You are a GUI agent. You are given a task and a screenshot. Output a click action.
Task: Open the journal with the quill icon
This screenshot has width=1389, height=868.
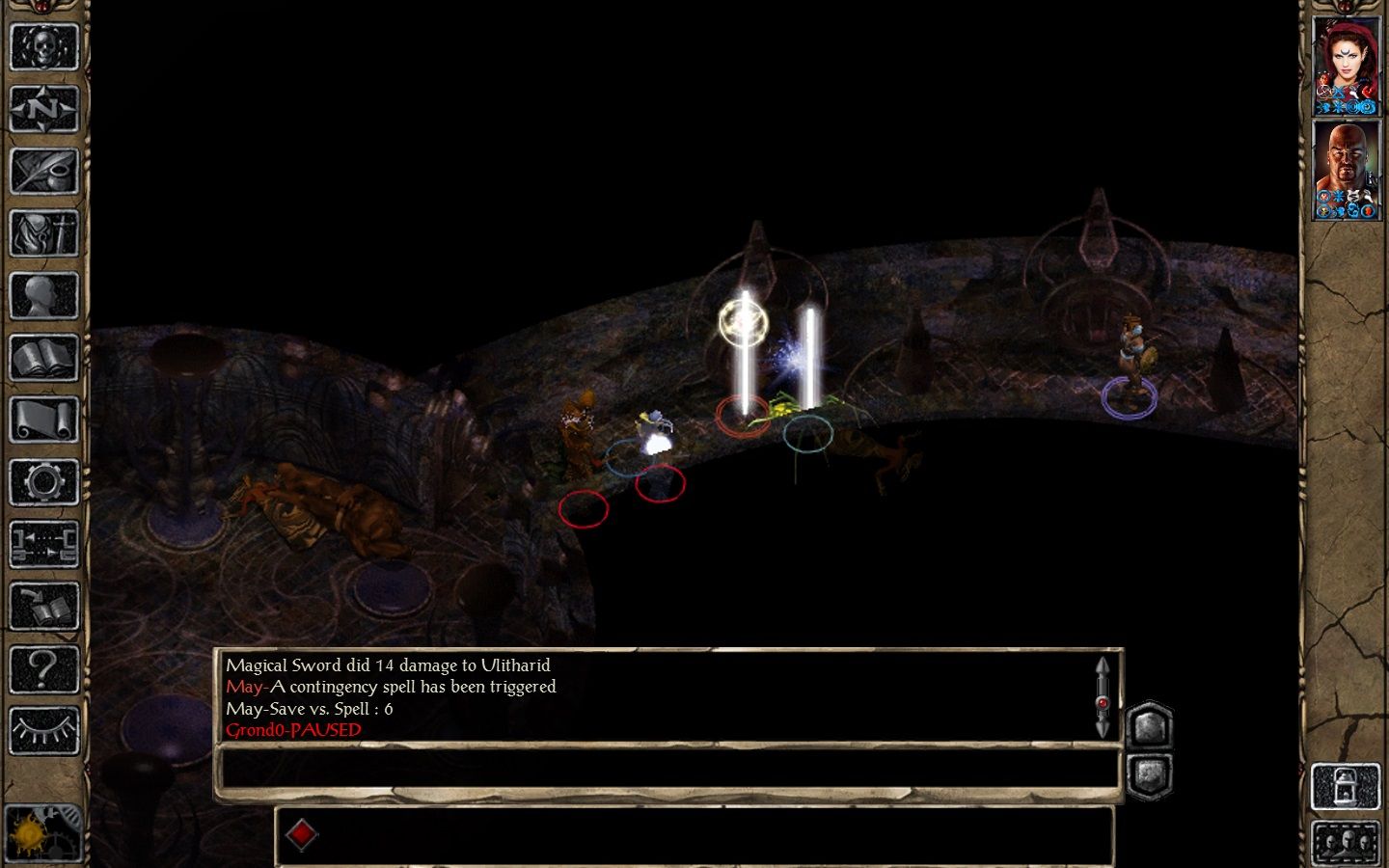pos(43,171)
